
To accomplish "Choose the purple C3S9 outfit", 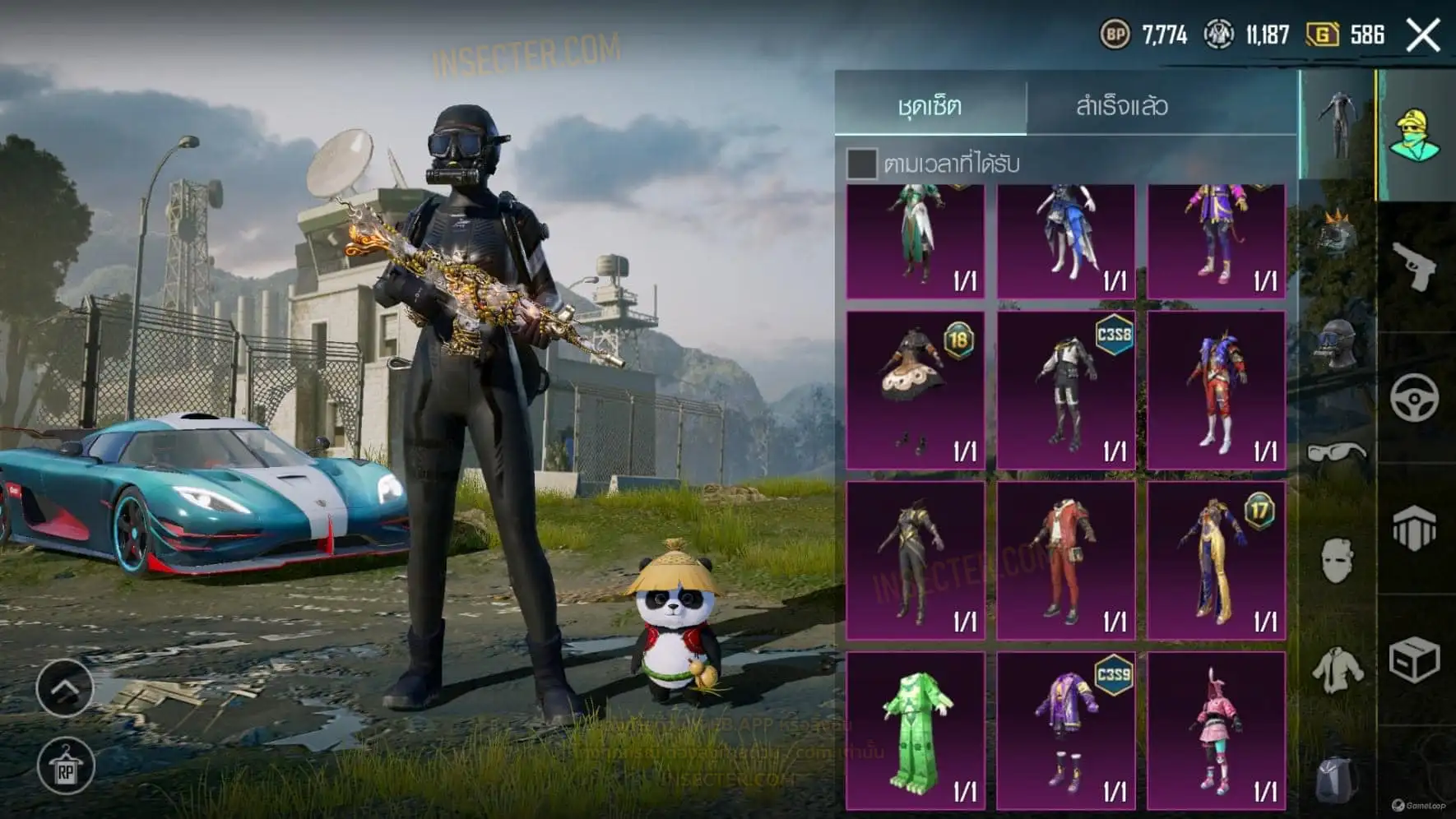I will [x=1066, y=731].
